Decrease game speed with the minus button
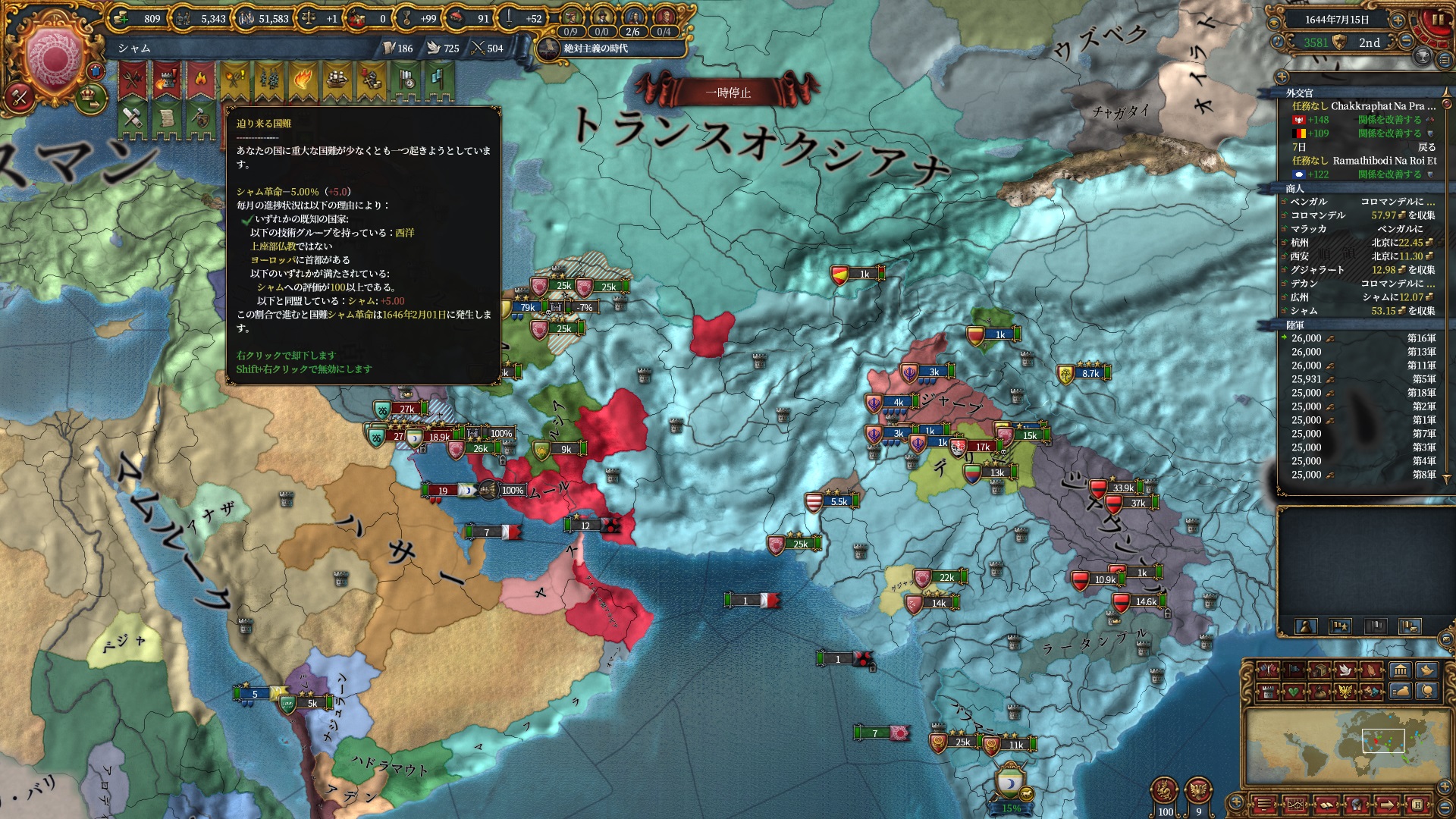This screenshot has width=1456, height=819. pos(1405,42)
